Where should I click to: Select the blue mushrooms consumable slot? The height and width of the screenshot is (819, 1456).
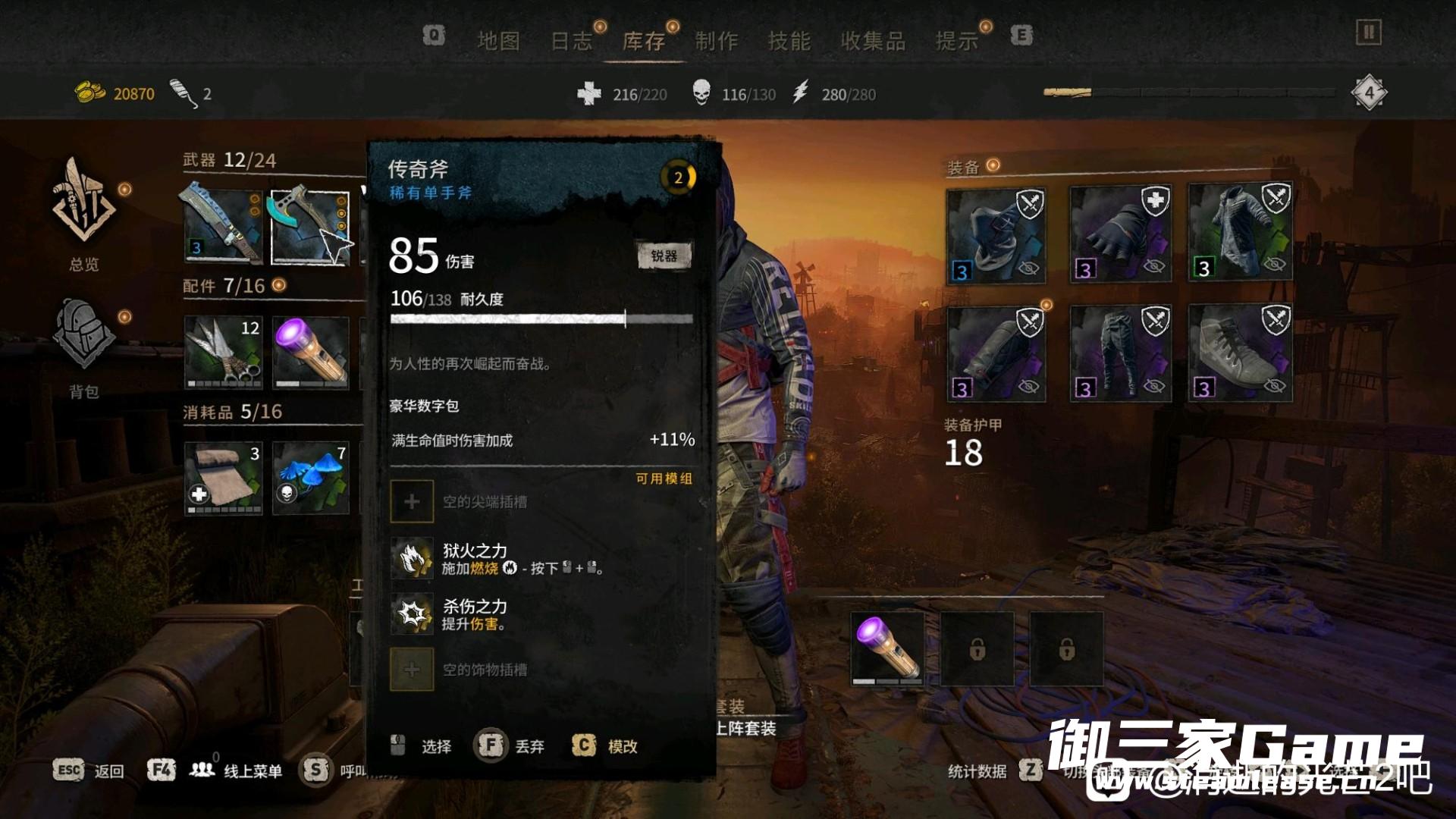(x=311, y=479)
